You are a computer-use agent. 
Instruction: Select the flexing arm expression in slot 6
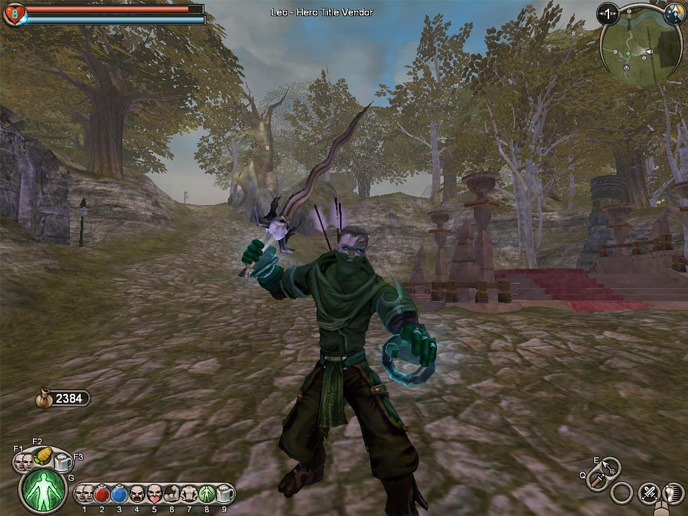point(172,493)
